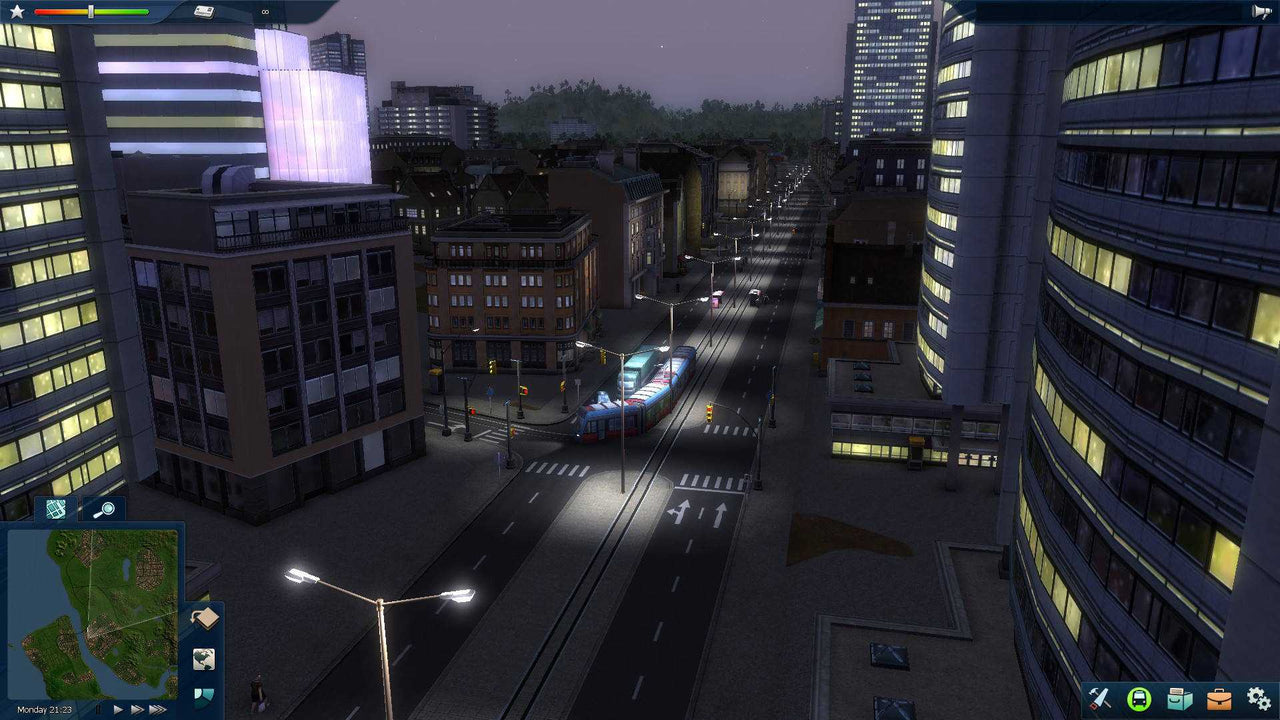
Task: Set normal game speed with single arrow
Action: coord(118,709)
